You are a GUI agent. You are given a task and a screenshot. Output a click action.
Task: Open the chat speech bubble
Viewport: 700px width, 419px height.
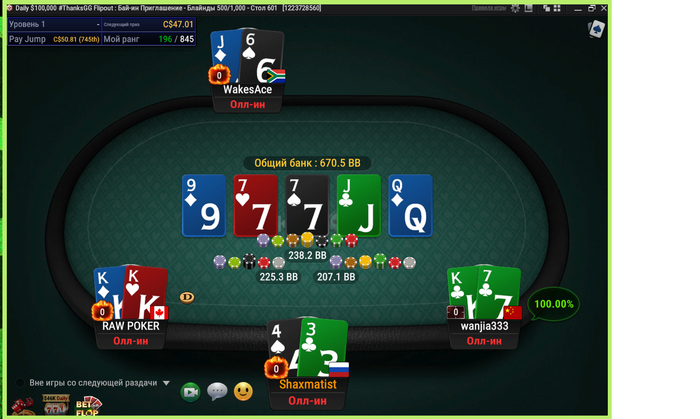pyautogui.click(x=217, y=391)
